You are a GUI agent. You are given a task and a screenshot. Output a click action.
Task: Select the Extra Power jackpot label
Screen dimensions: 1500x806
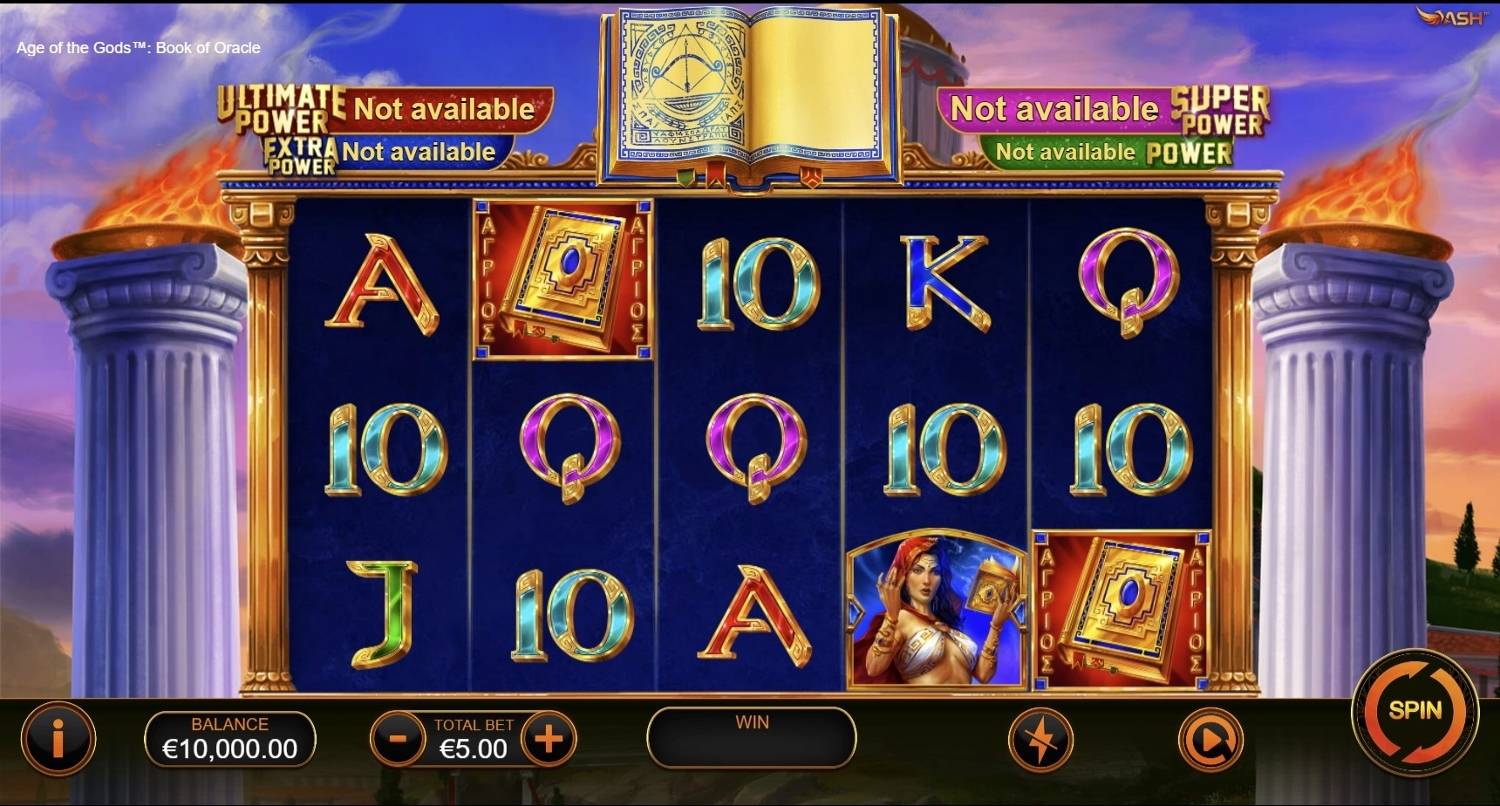coord(297,152)
